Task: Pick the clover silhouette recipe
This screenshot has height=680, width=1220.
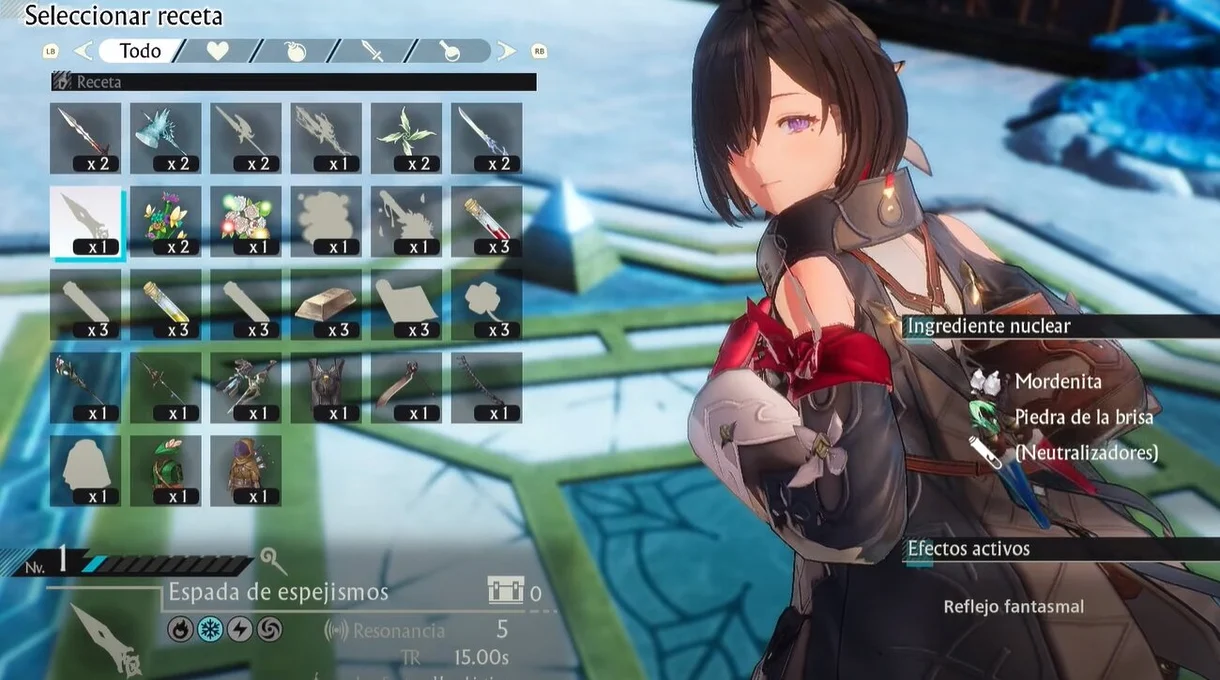Action: [x=486, y=305]
